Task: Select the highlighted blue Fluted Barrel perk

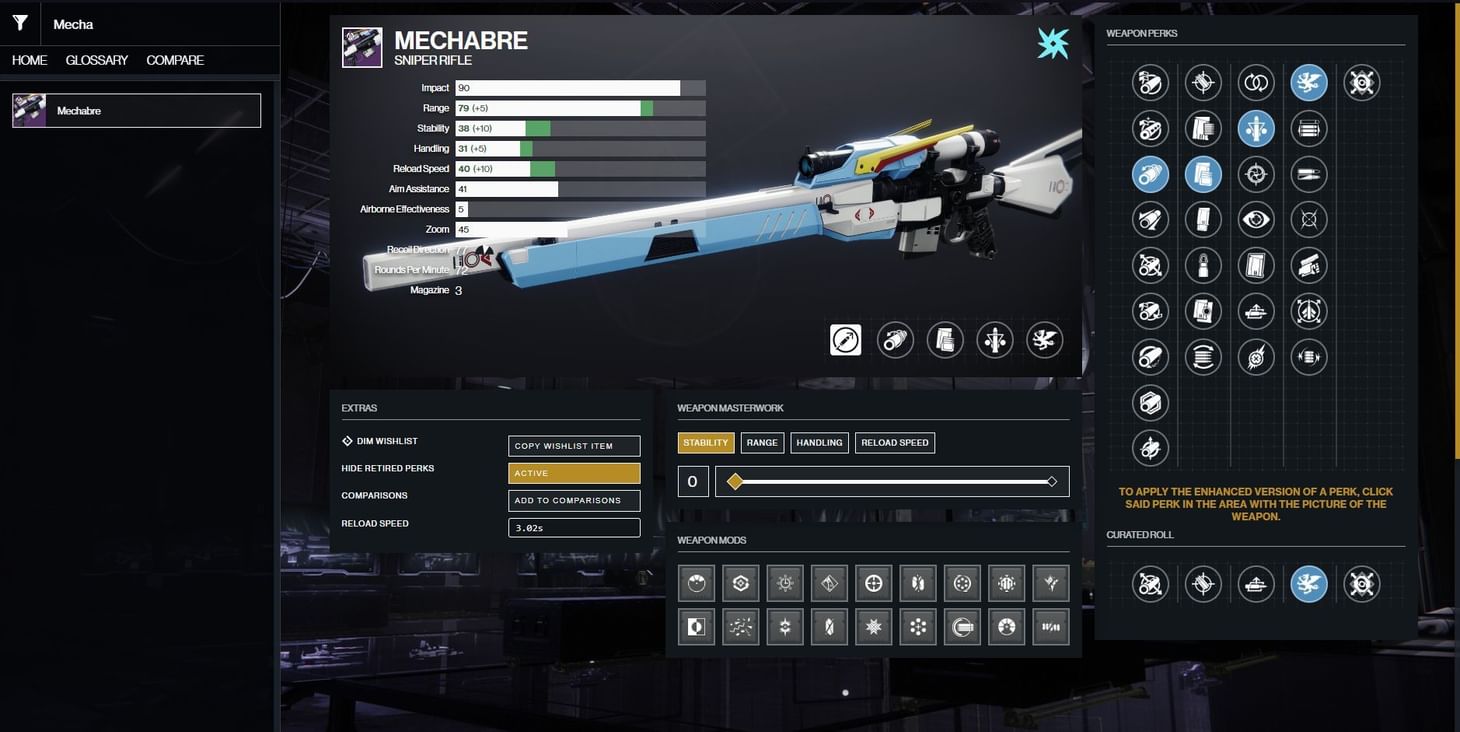Action: coord(1151,175)
